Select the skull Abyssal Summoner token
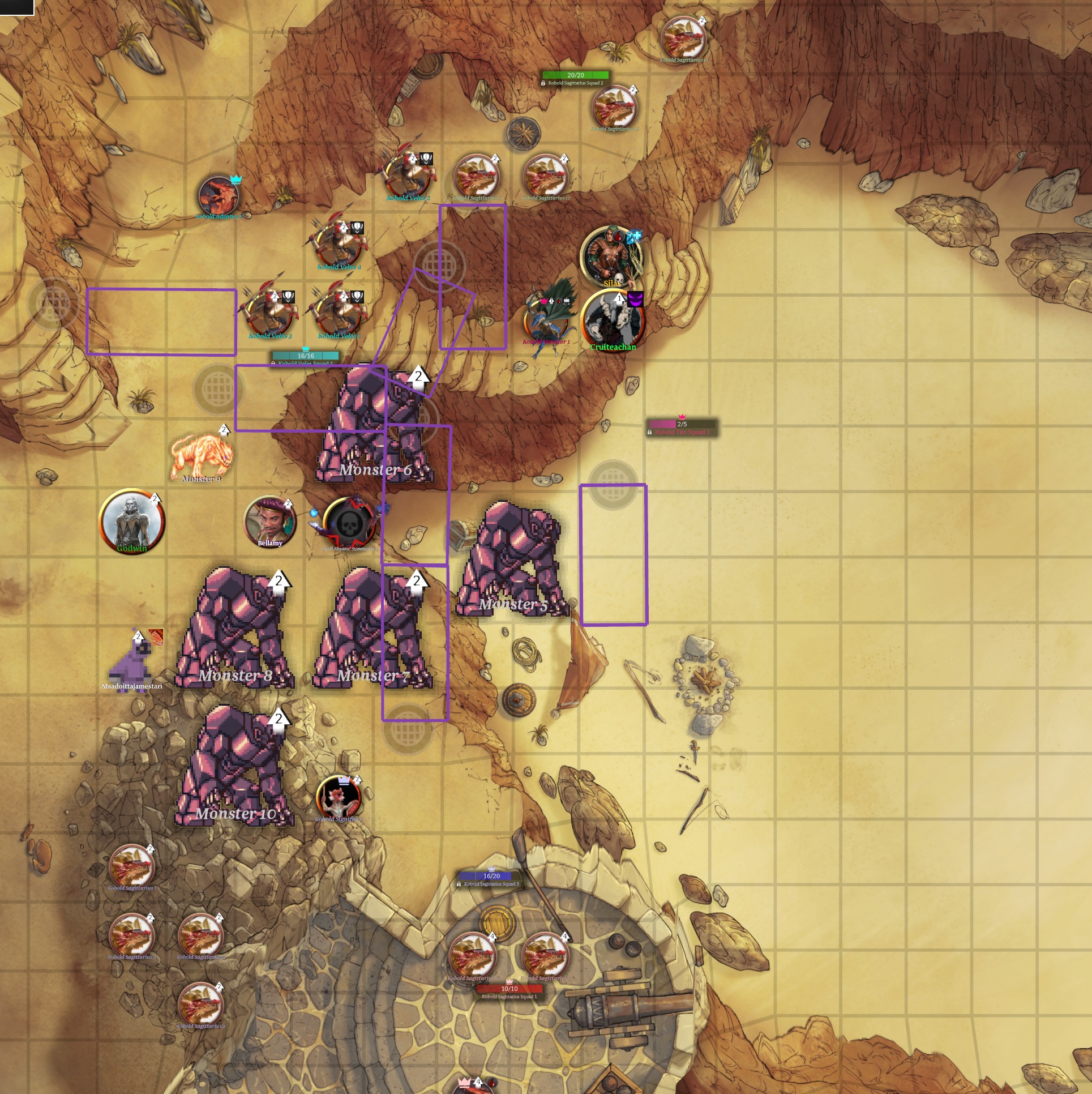Image resolution: width=1092 pixels, height=1094 pixels. coord(349,523)
